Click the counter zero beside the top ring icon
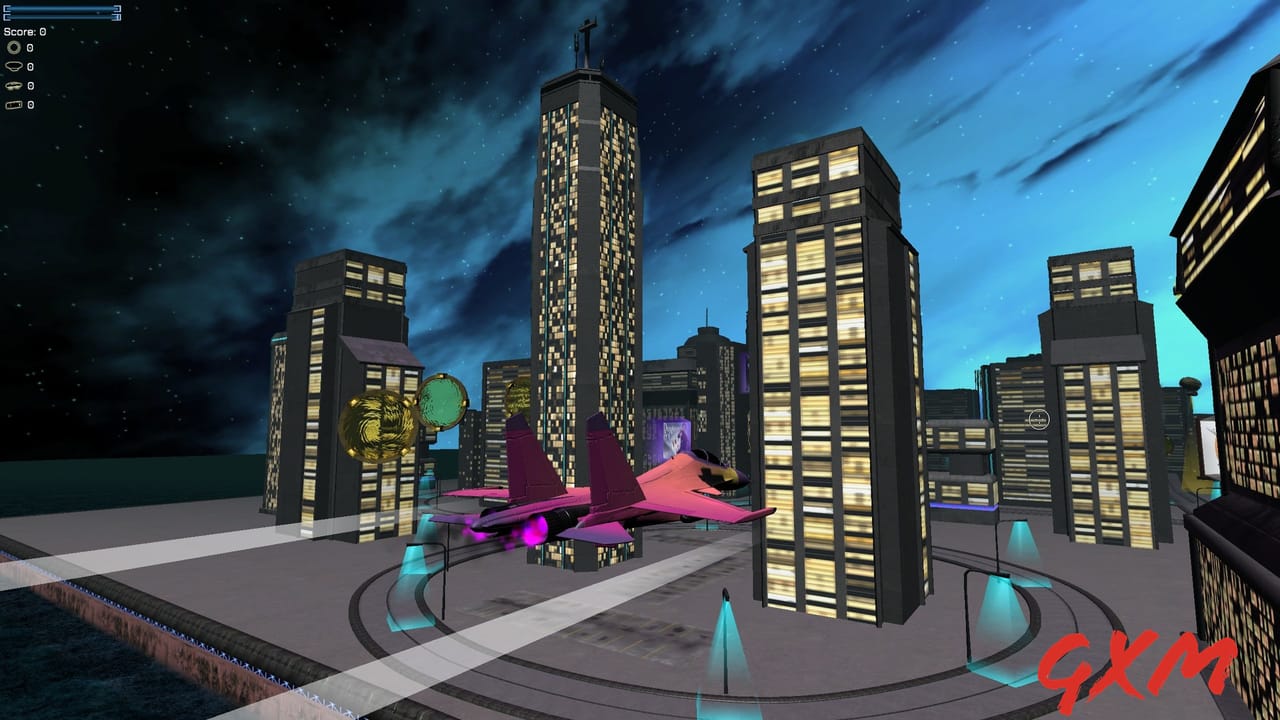The width and height of the screenshot is (1280, 720). pos(30,47)
